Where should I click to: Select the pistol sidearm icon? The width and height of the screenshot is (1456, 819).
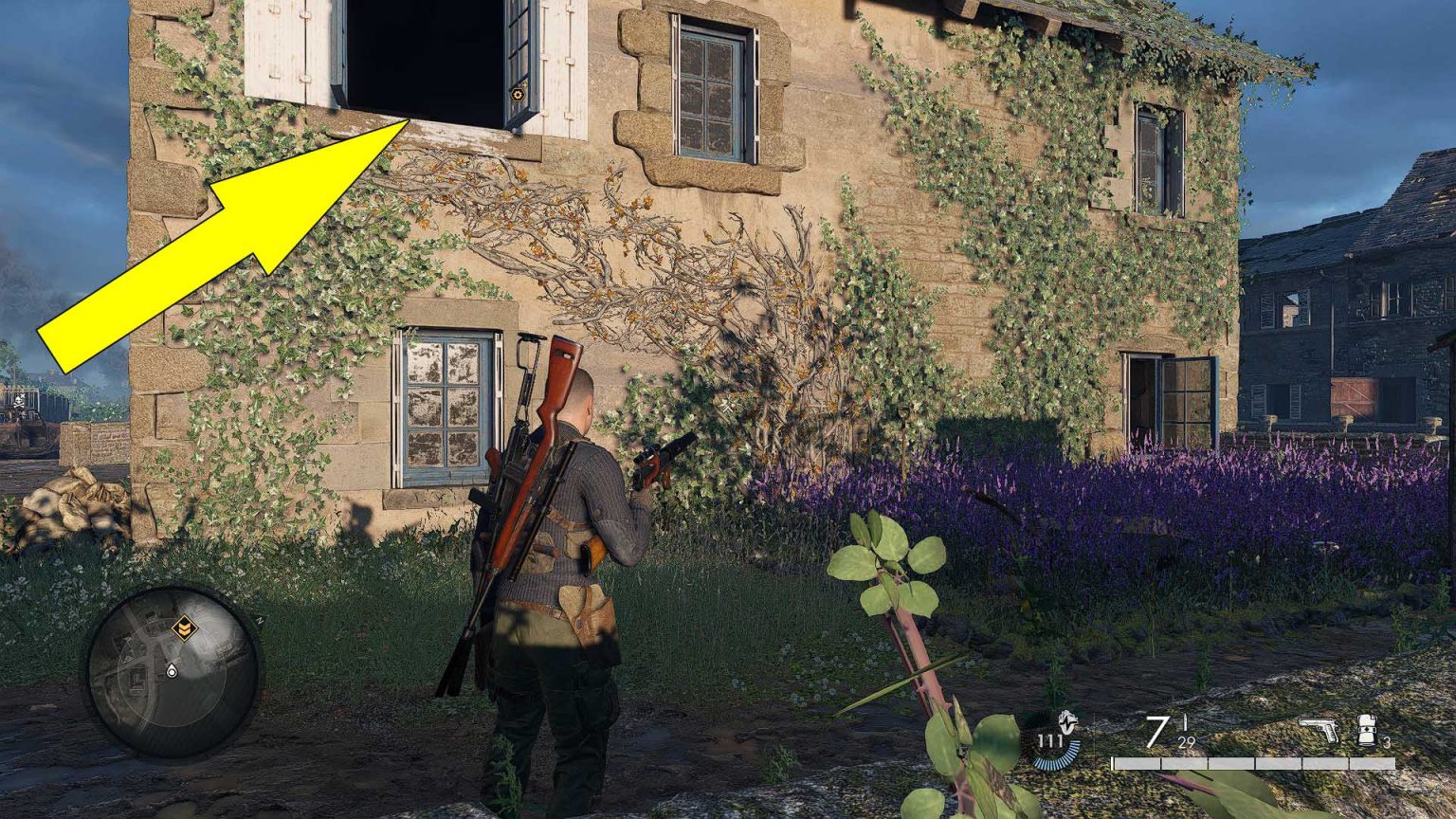(1319, 728)
